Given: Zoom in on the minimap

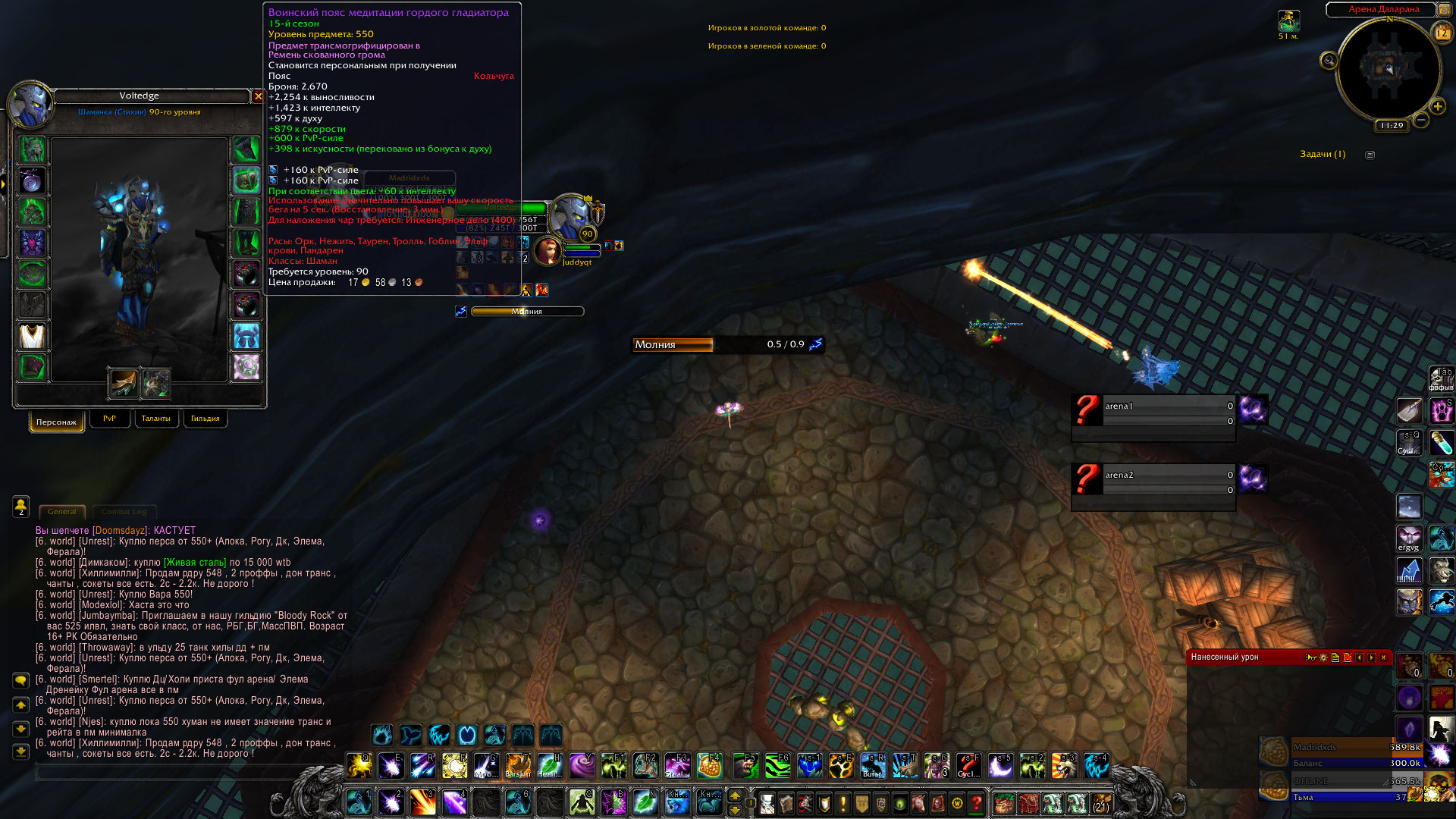Looking at the screenshot, I should (1437, 106).
